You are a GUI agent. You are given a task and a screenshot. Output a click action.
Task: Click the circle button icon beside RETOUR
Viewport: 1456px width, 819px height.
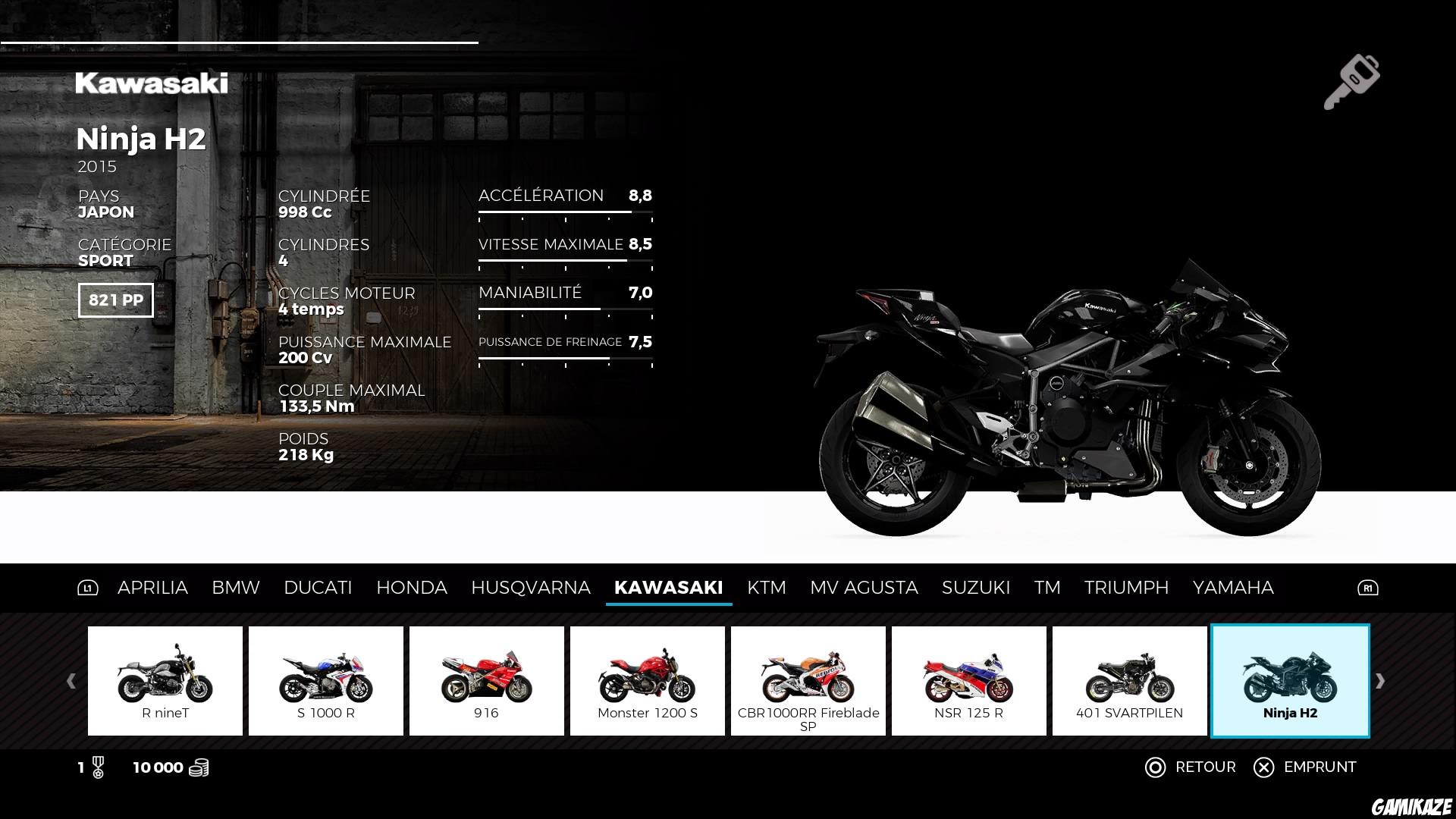(x=1155, y=767)
